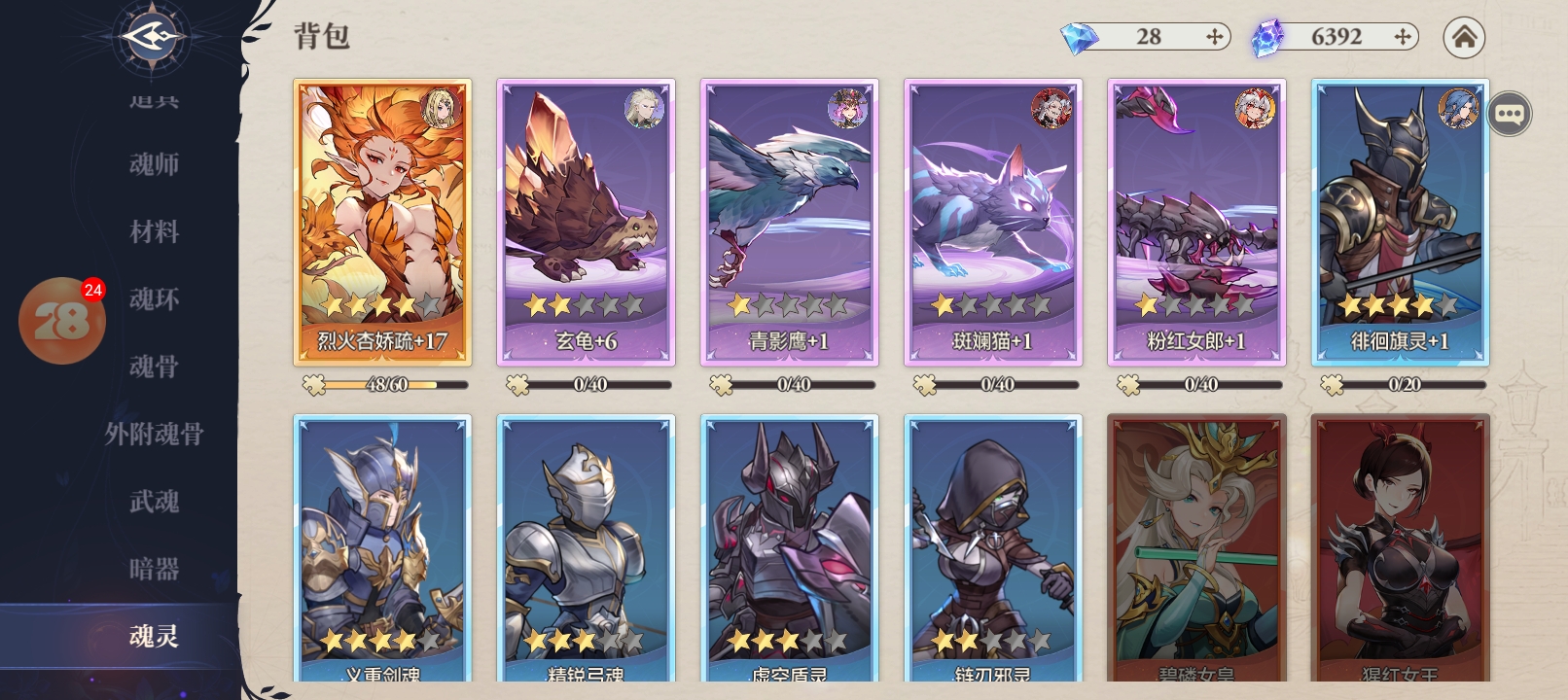Open the chat bubble icon
This screenshot has width=1568, height=700.
[x=1509, y=114]
